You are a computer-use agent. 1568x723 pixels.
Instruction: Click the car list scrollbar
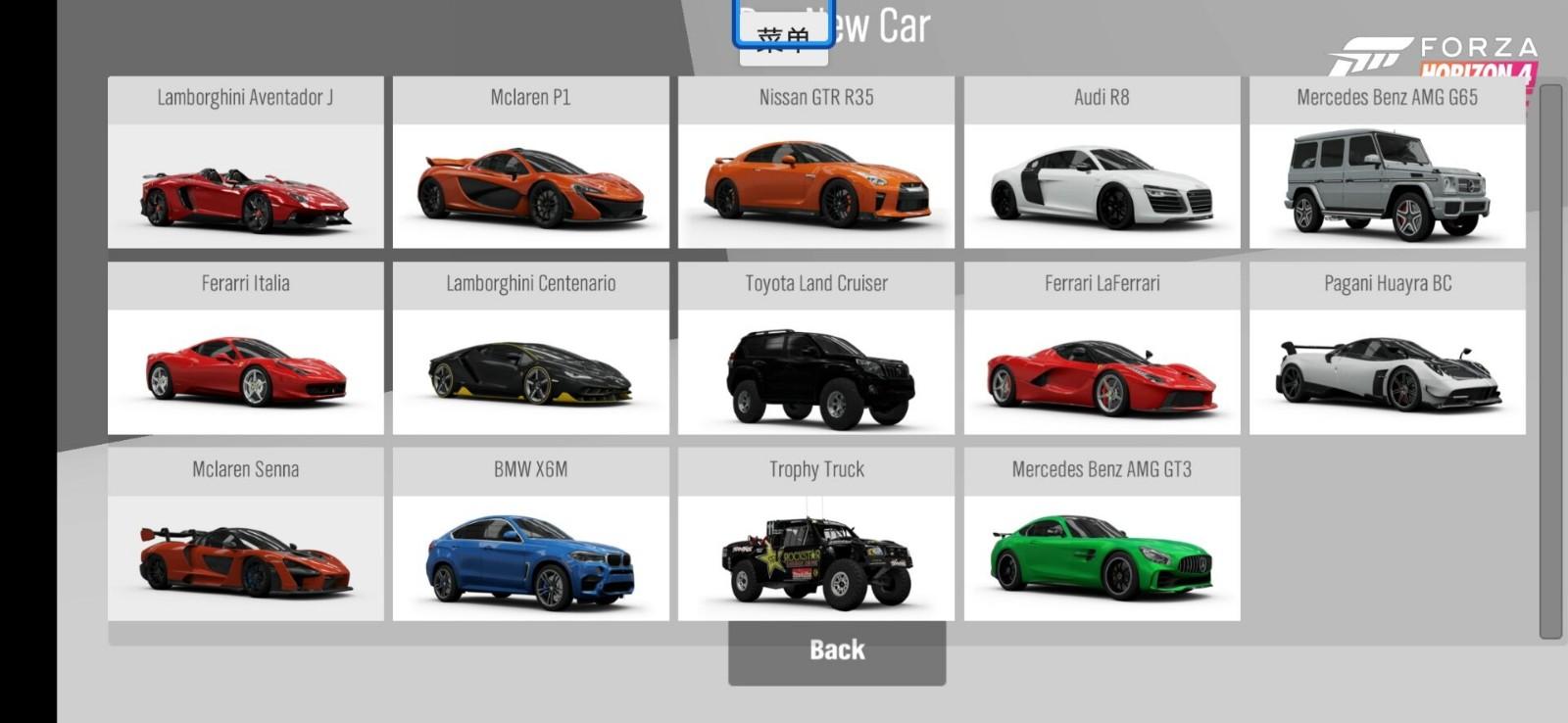coord(1550,362)
